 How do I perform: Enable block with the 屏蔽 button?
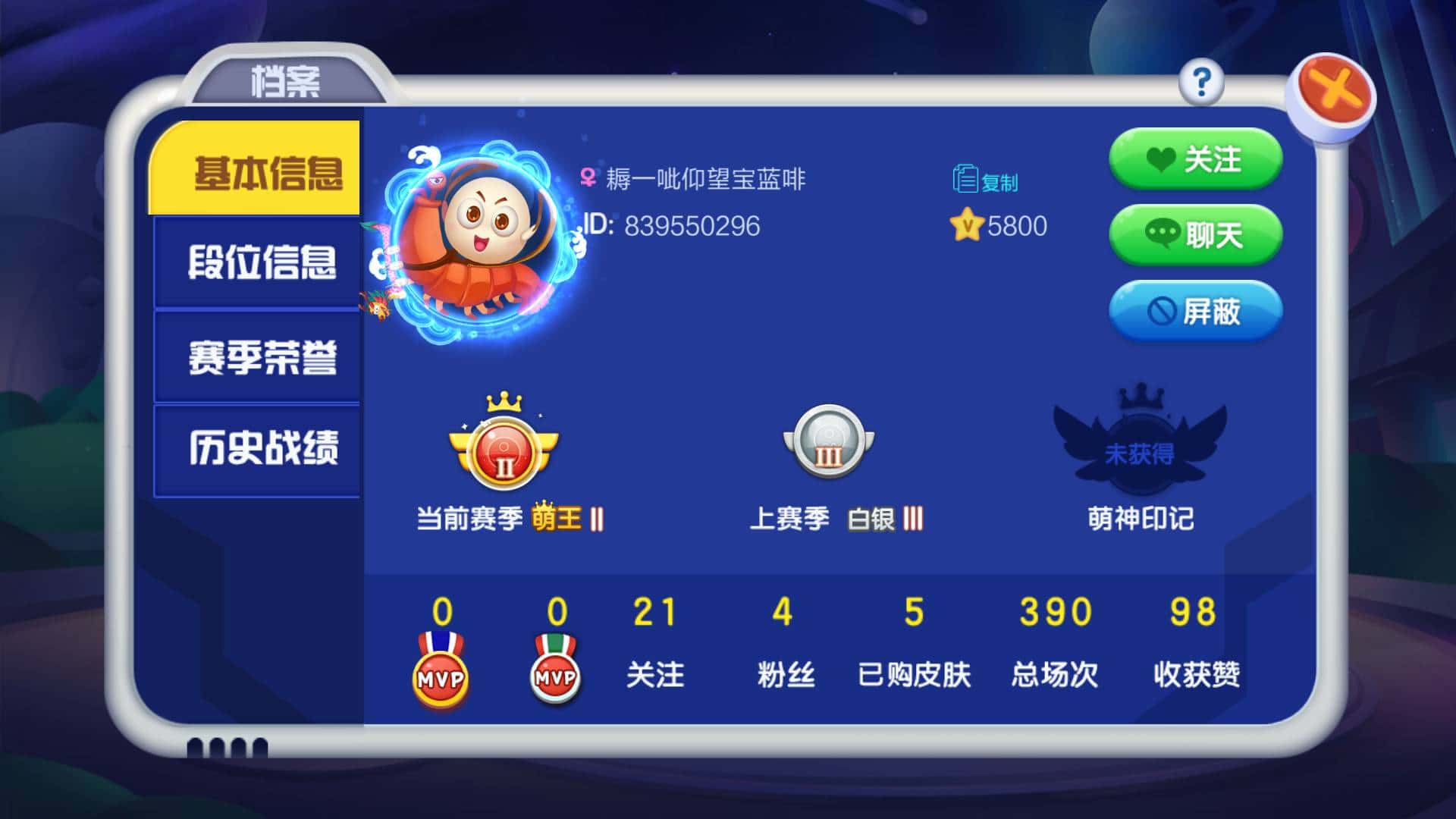(x=1197, y=311)
